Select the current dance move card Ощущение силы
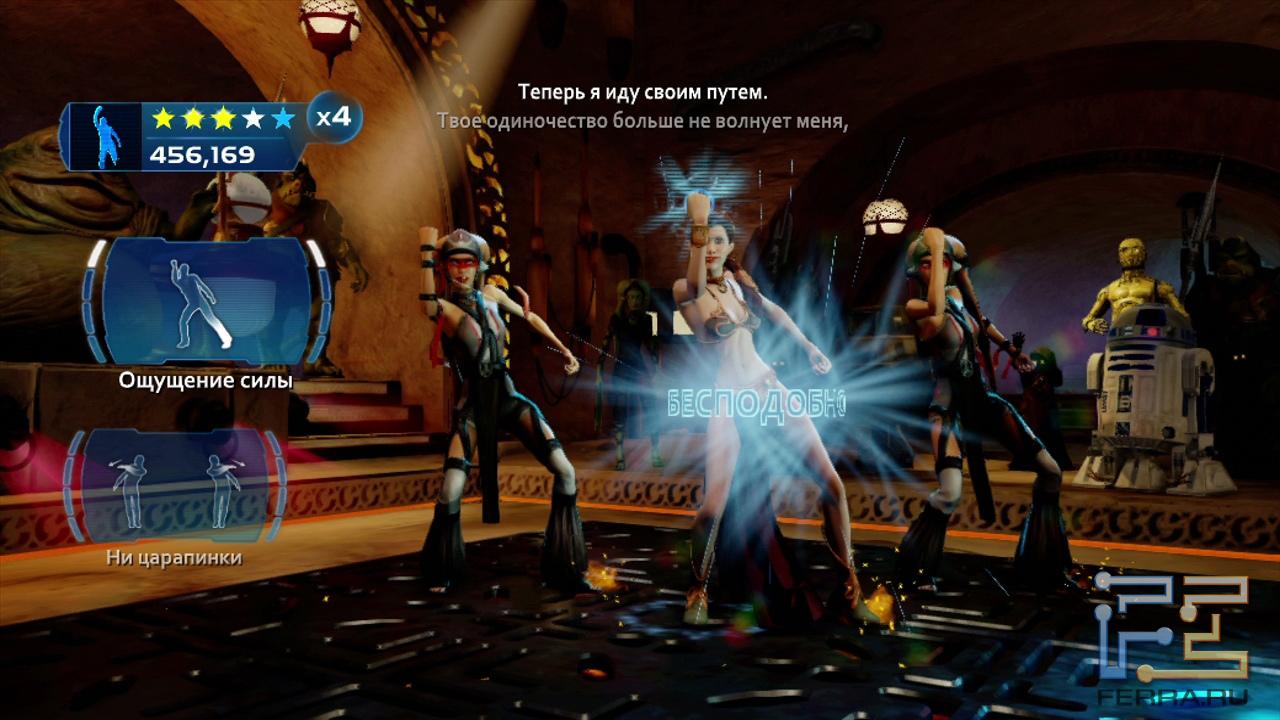This screenshot has width=1280, height=720. pos(206,300)
